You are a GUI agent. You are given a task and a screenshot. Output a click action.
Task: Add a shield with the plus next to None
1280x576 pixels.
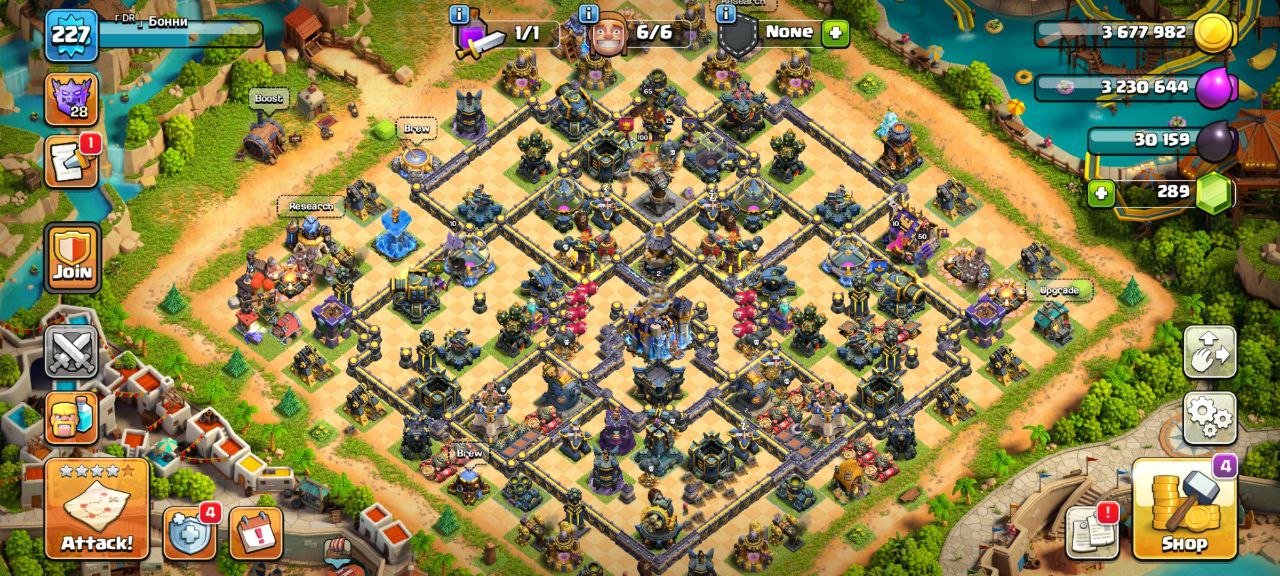click(835, 33)
